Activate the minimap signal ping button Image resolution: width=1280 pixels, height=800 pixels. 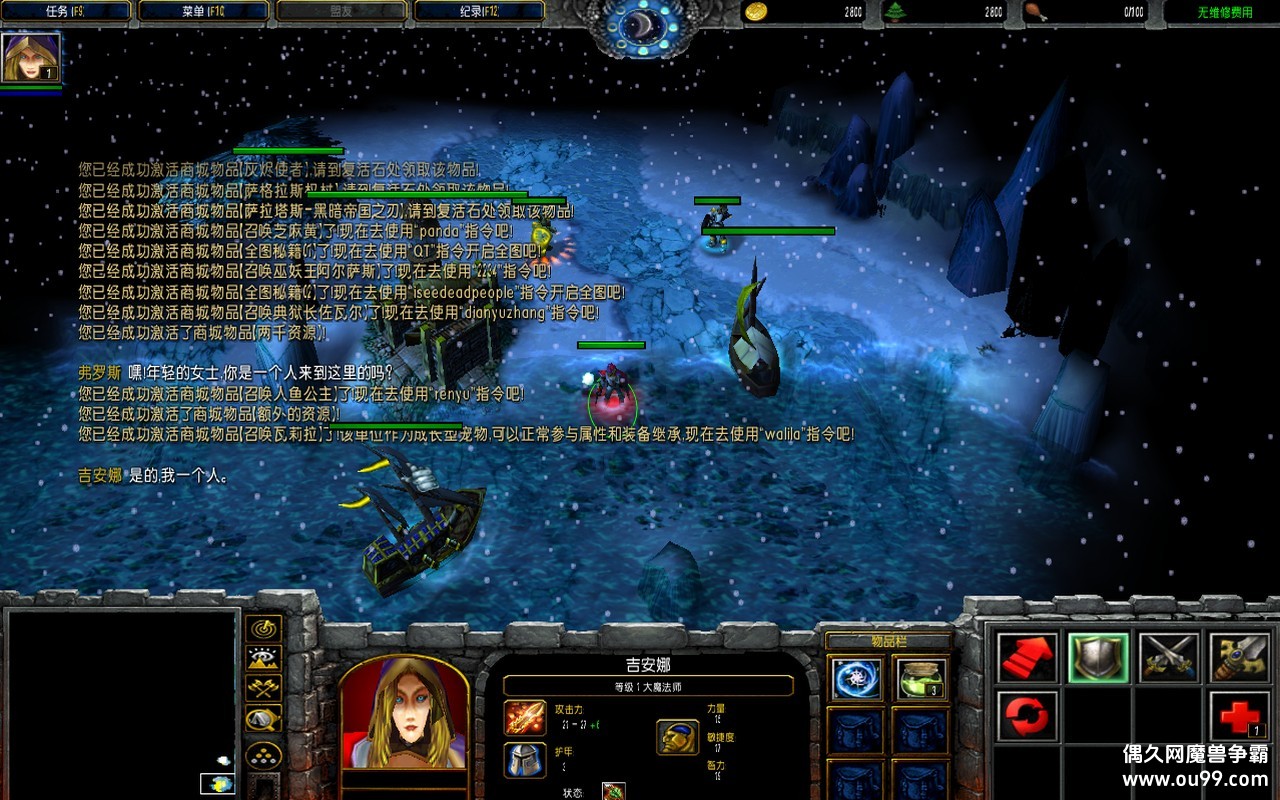(x=264, y=629)
